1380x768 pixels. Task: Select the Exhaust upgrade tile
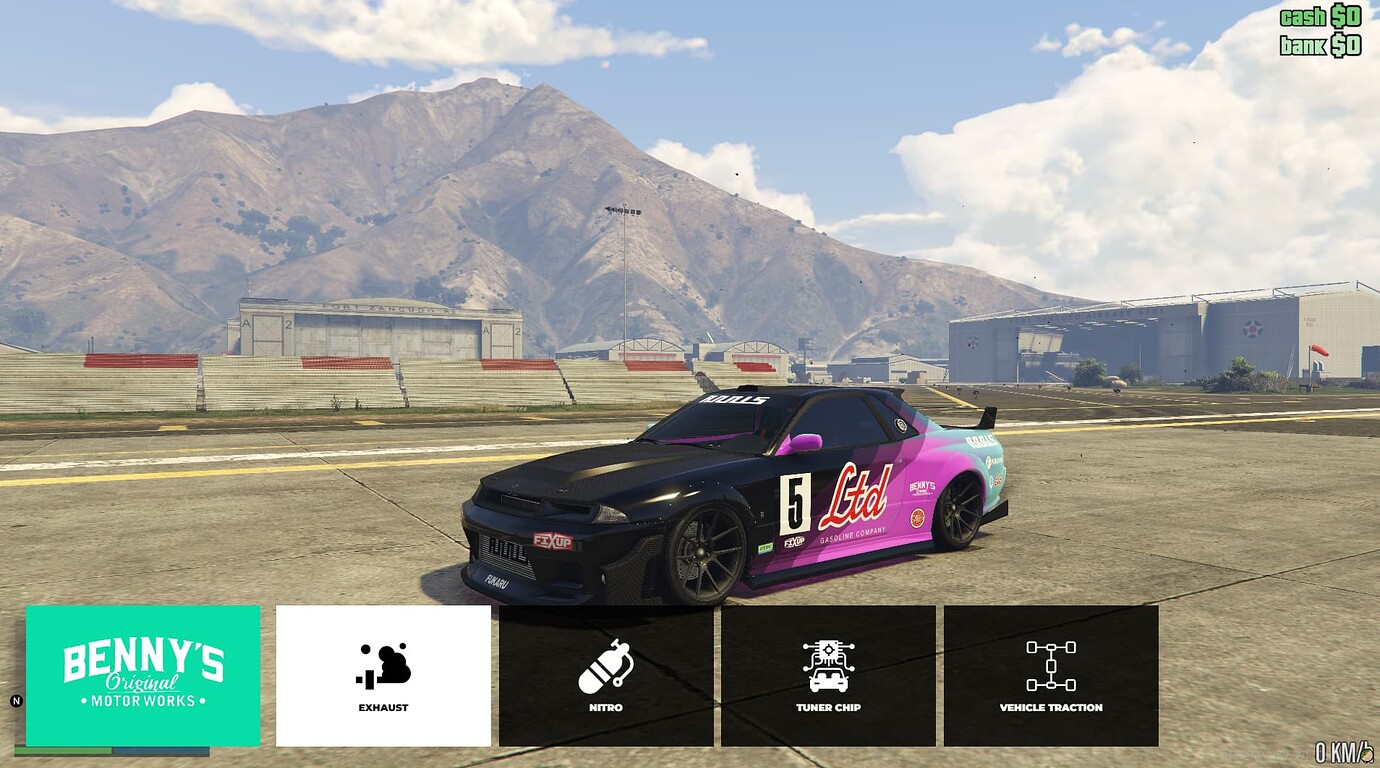pos(383,675)
